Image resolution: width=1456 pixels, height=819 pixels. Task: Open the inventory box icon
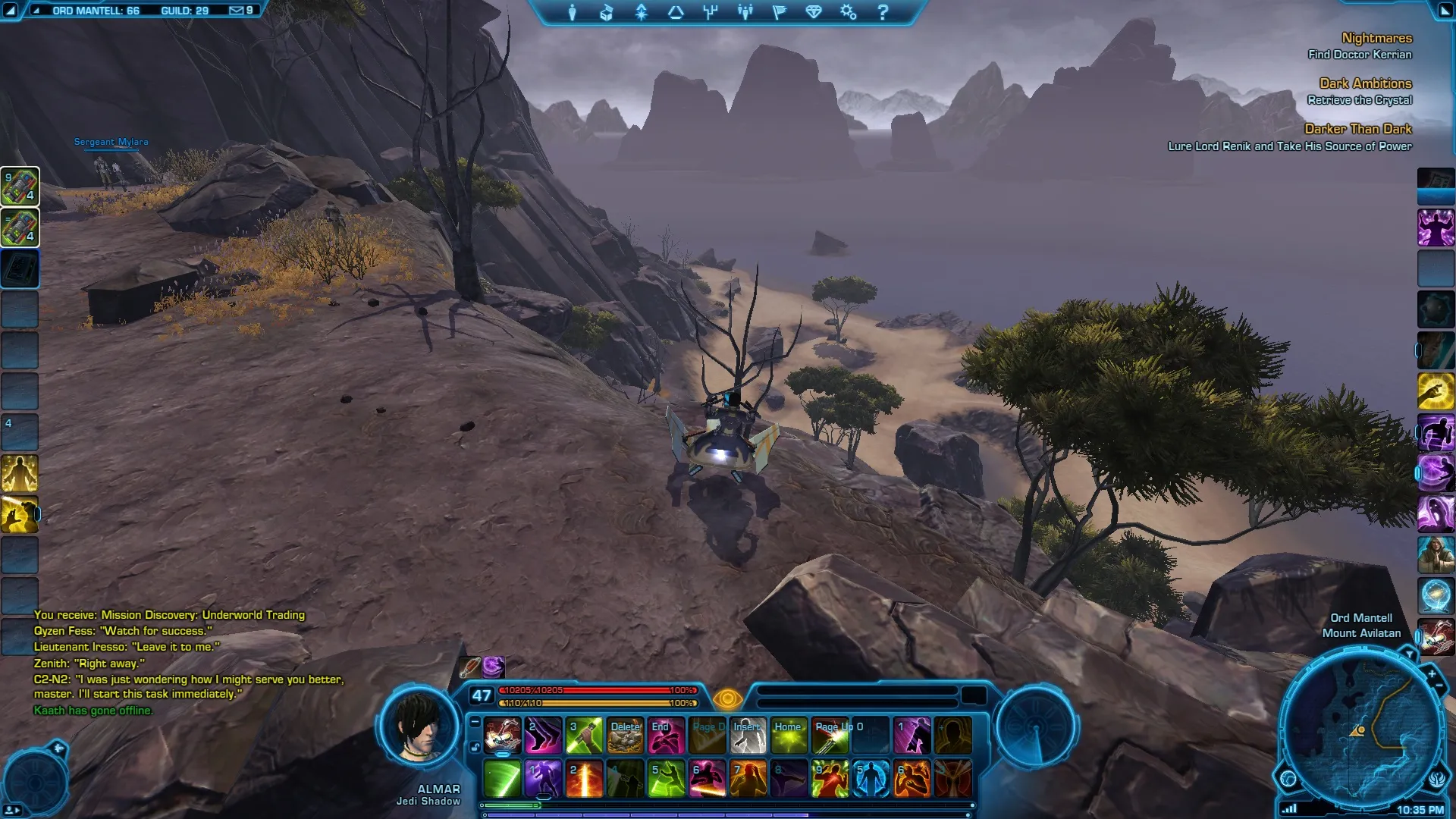pyautogui.click(x=607, y=12)
